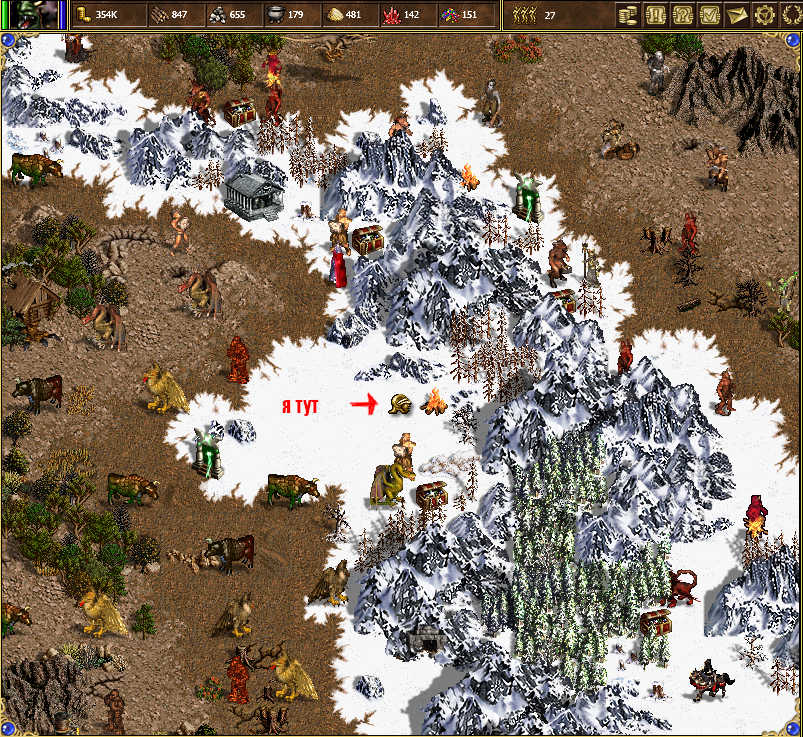Open the question mark scroll icon
Screen dimensions: 803x737
[683, 14]
